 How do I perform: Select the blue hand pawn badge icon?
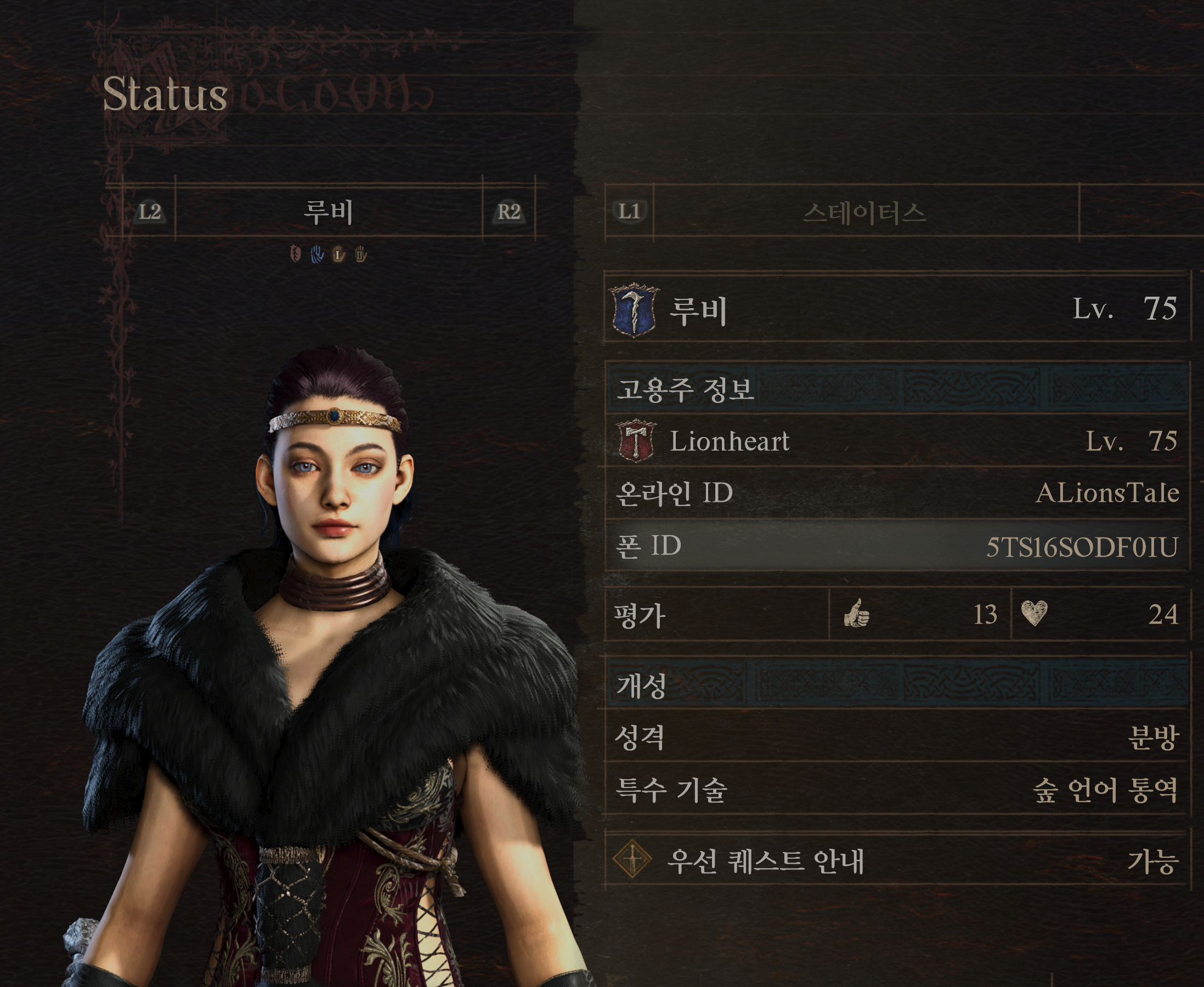pos(317,254)
